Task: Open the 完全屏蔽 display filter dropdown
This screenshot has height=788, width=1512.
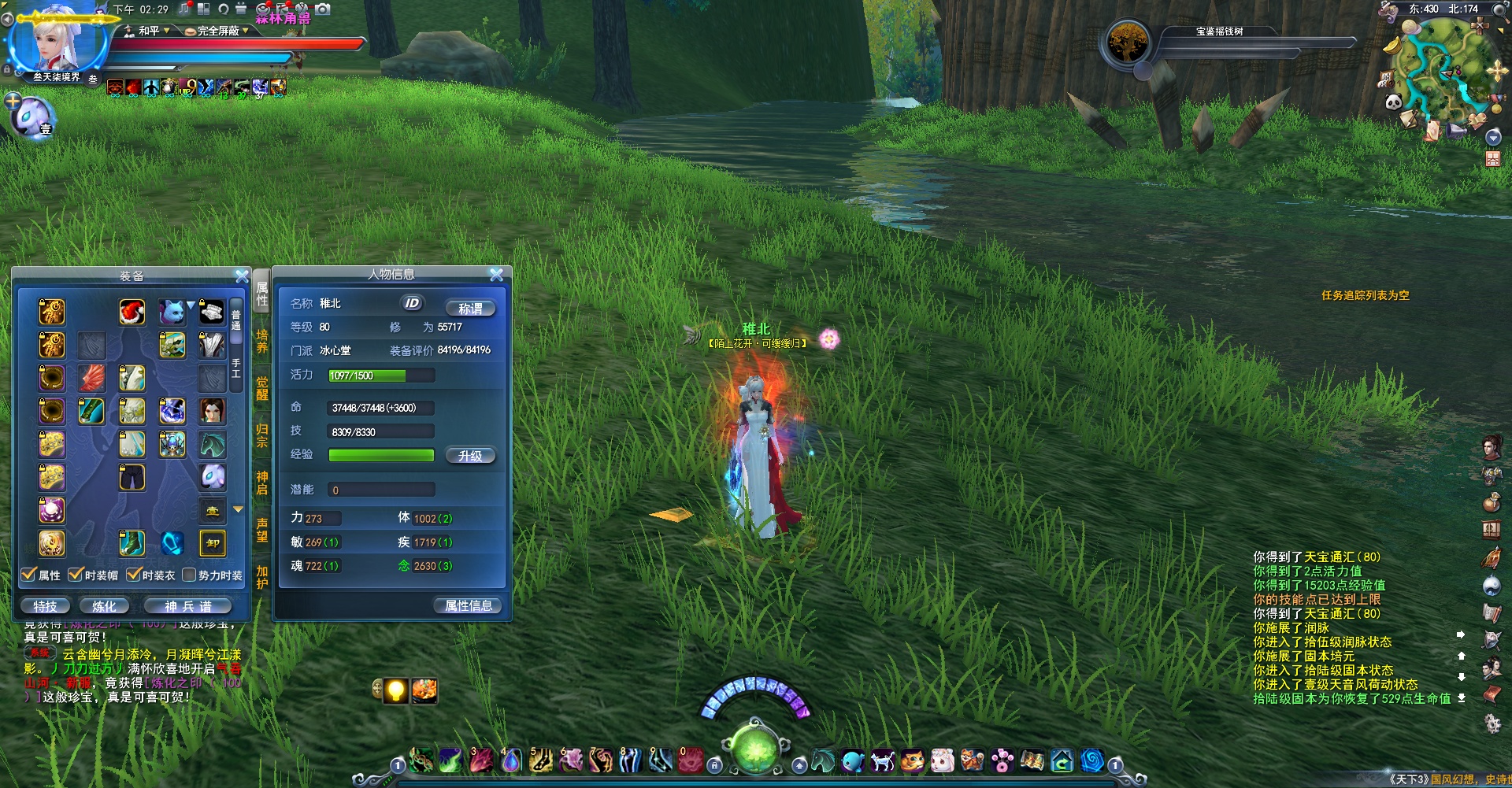Action: click(x=218, y=31)
